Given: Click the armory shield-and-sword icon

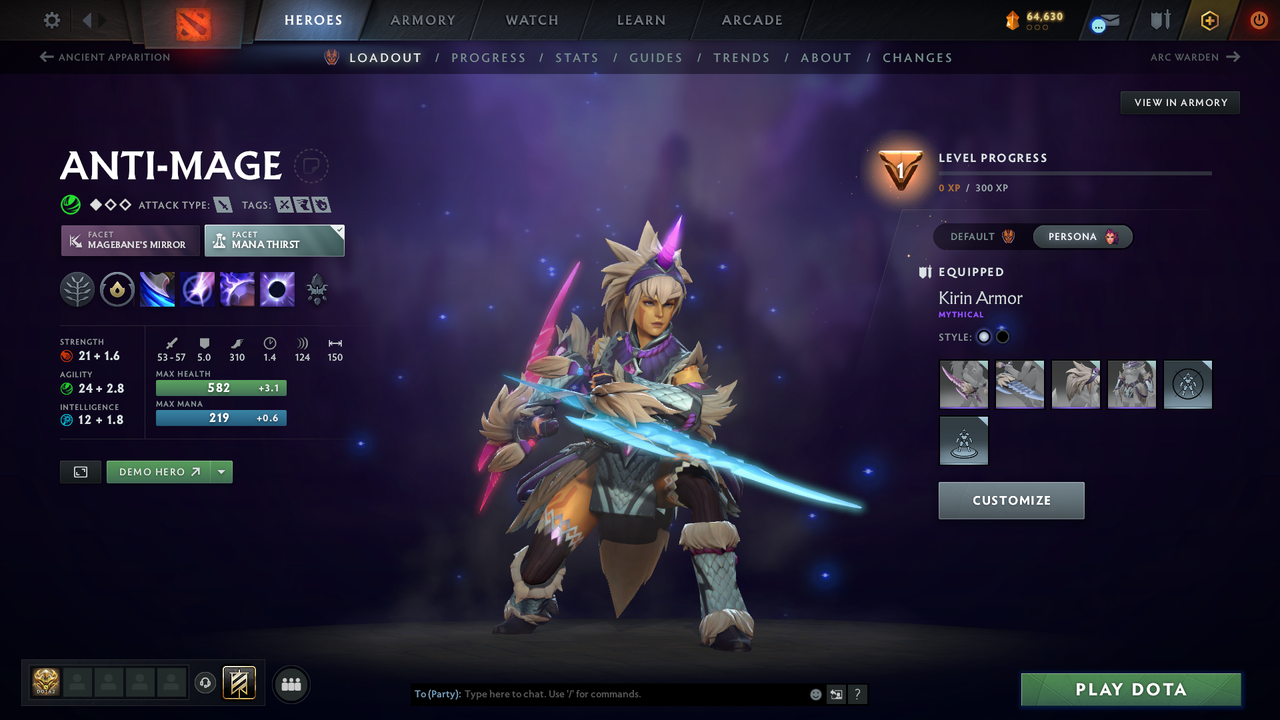Looking at the screenshot, I should pos(1160,20).
